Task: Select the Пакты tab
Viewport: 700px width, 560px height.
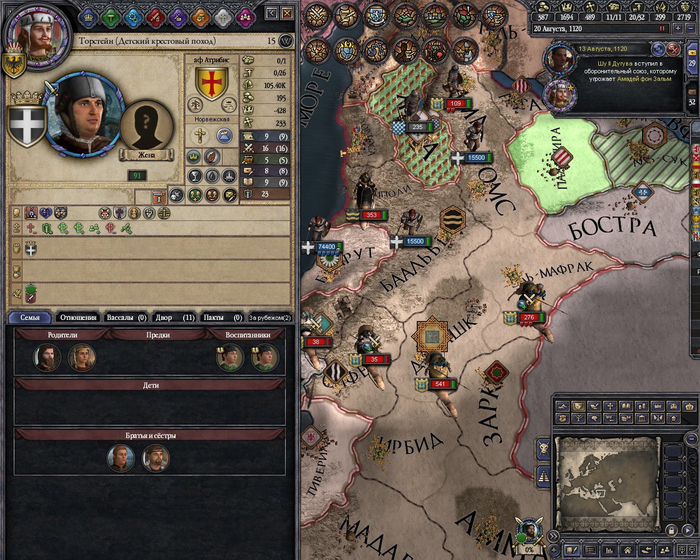Action: [x=221, y=318]
